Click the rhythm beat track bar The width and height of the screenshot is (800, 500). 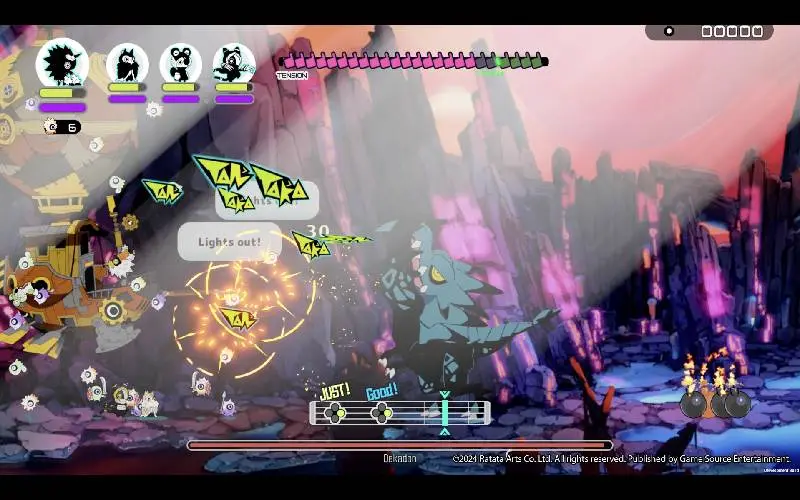400,412
